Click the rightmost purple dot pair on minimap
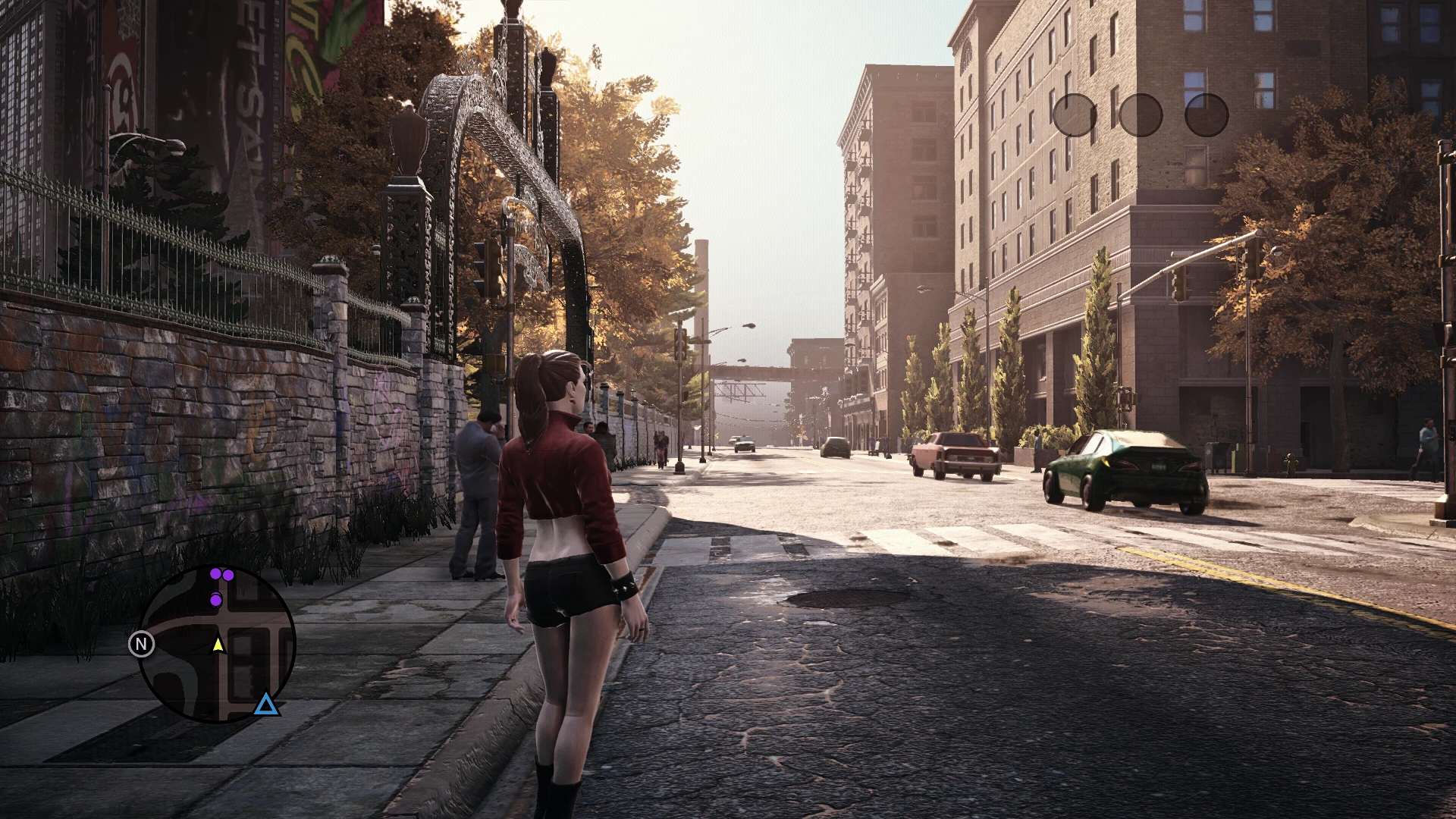 point(228,576)
